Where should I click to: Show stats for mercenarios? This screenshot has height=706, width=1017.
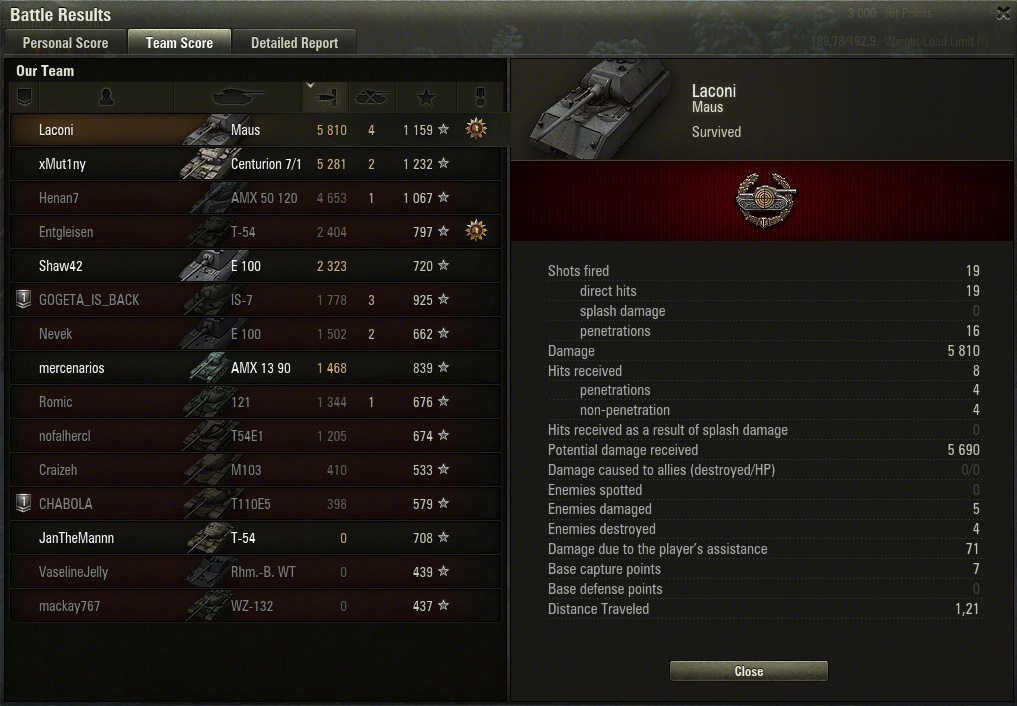pos(255,368)
